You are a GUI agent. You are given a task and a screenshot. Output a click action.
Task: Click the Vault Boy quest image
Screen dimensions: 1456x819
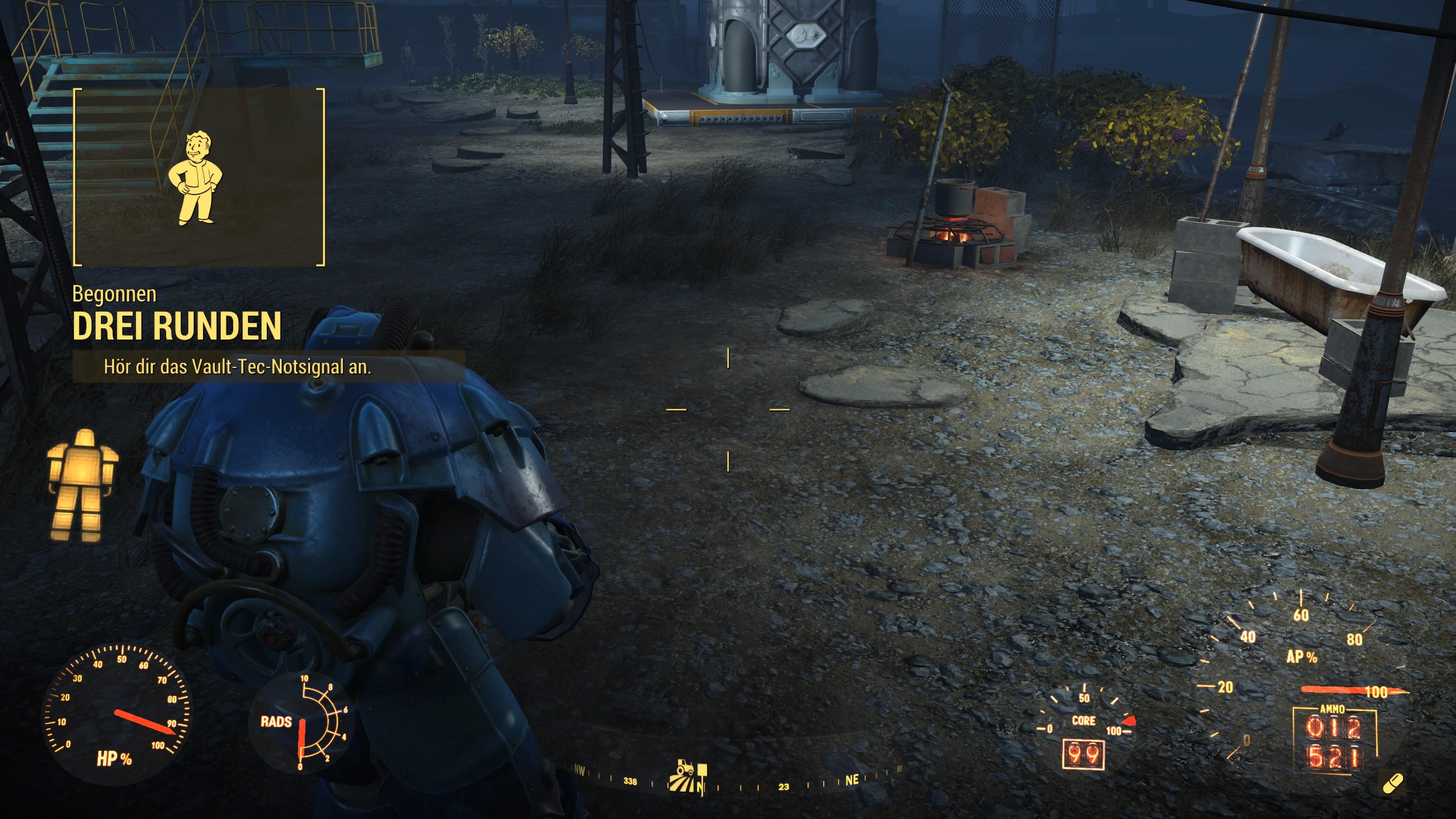point(196,177)
